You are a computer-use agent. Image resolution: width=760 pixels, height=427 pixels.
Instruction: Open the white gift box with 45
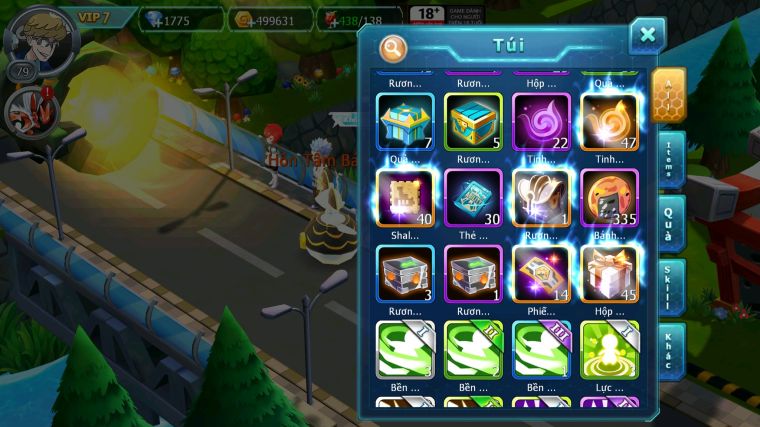click(x=609, y=273)
